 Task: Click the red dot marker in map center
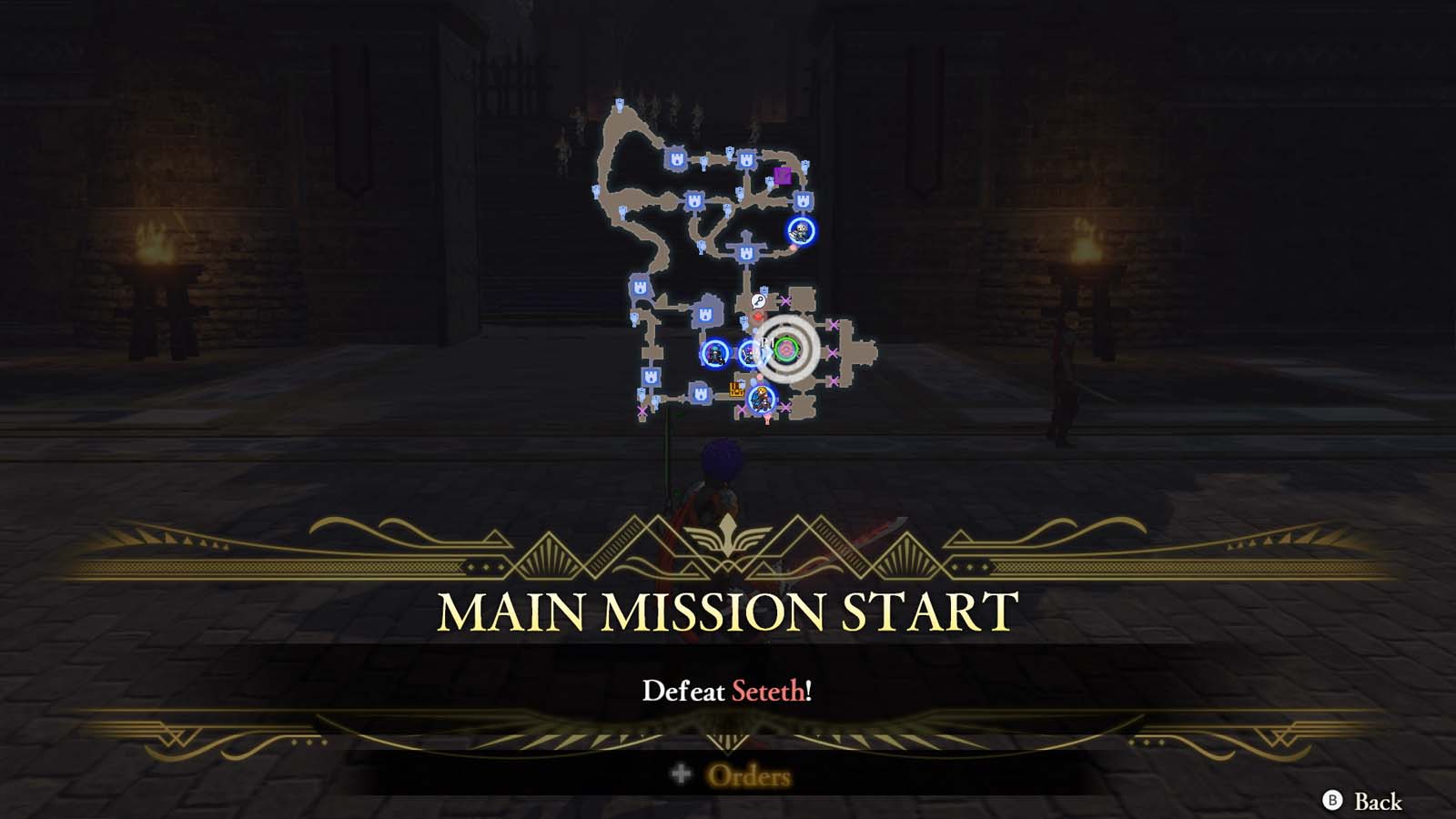click(x=758, y=316)
